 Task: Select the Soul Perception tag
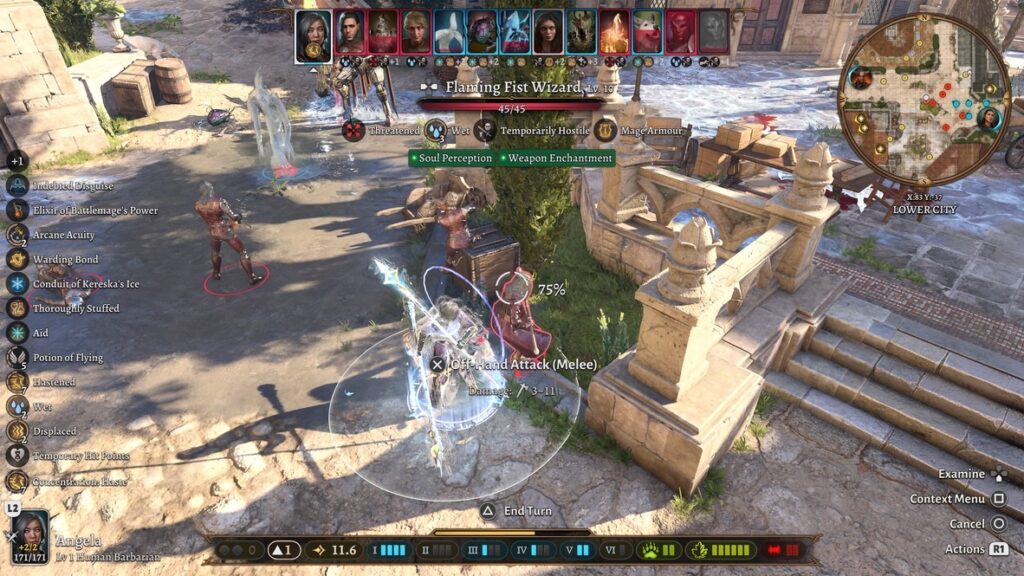[453, 158]
